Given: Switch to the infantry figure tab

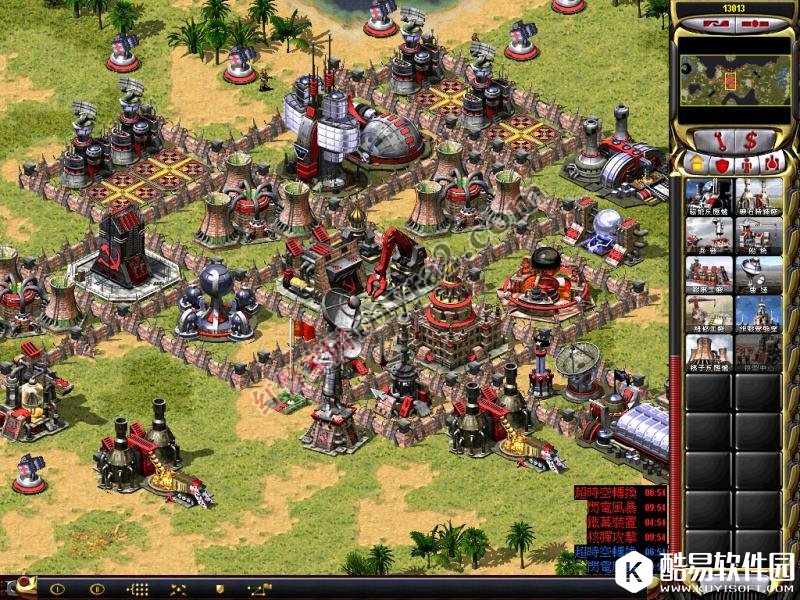Looking at the screenshot, I should 746,162.
